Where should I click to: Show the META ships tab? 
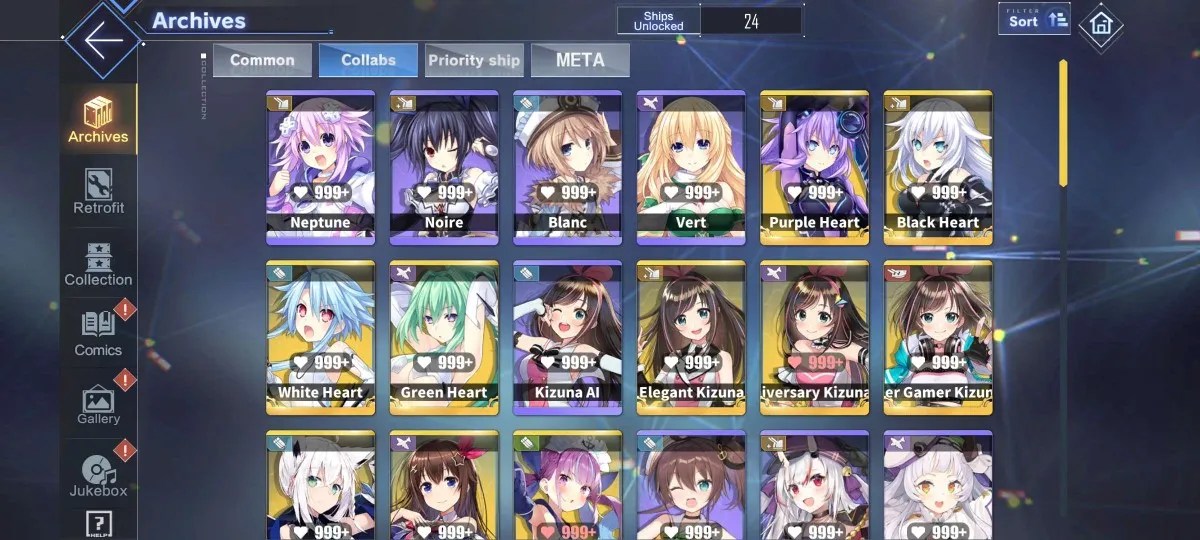580,60
